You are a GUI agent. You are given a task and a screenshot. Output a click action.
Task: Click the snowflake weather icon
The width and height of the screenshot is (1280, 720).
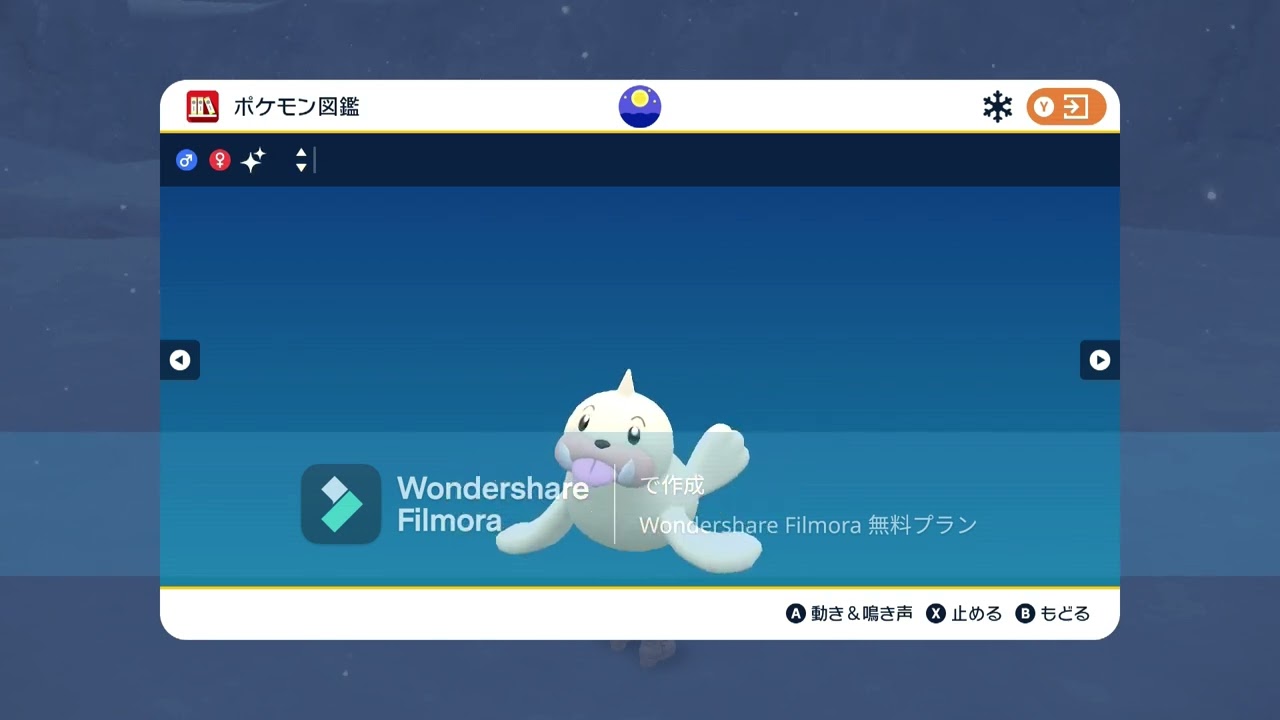click(x=997, y=105)
